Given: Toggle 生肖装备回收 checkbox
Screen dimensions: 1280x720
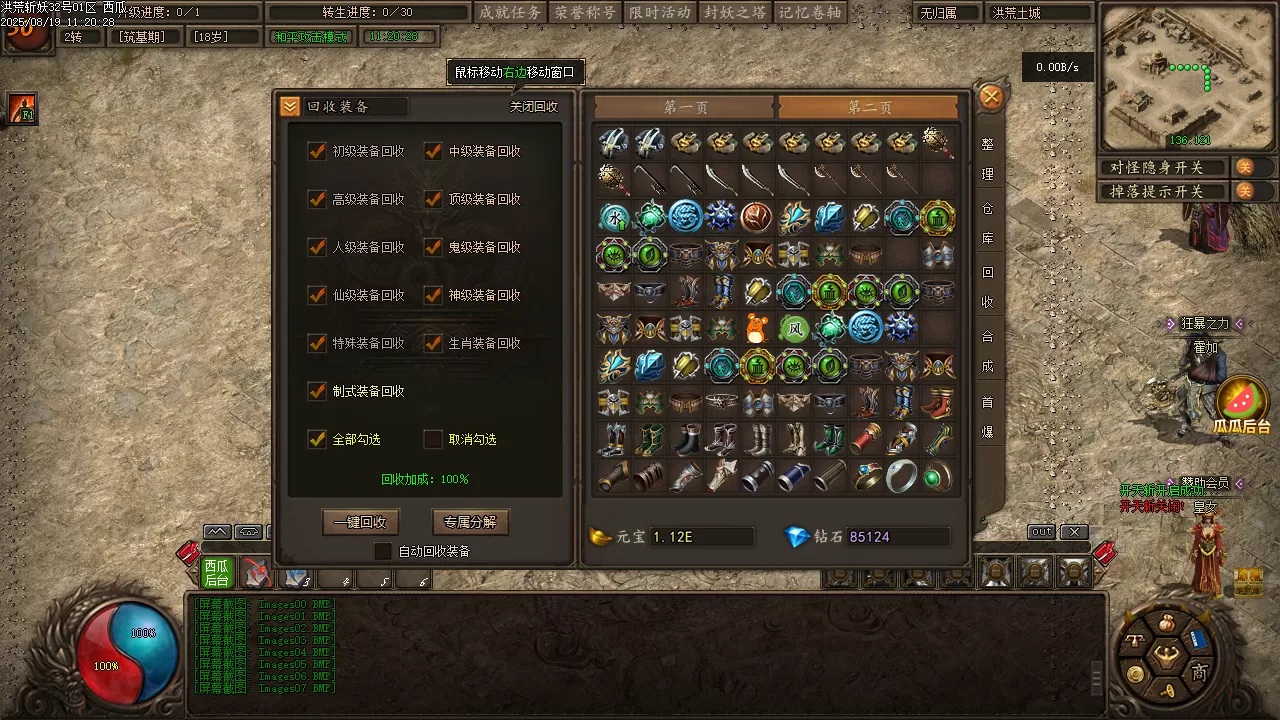Looking at the screenshot, I should coord(434,343).
